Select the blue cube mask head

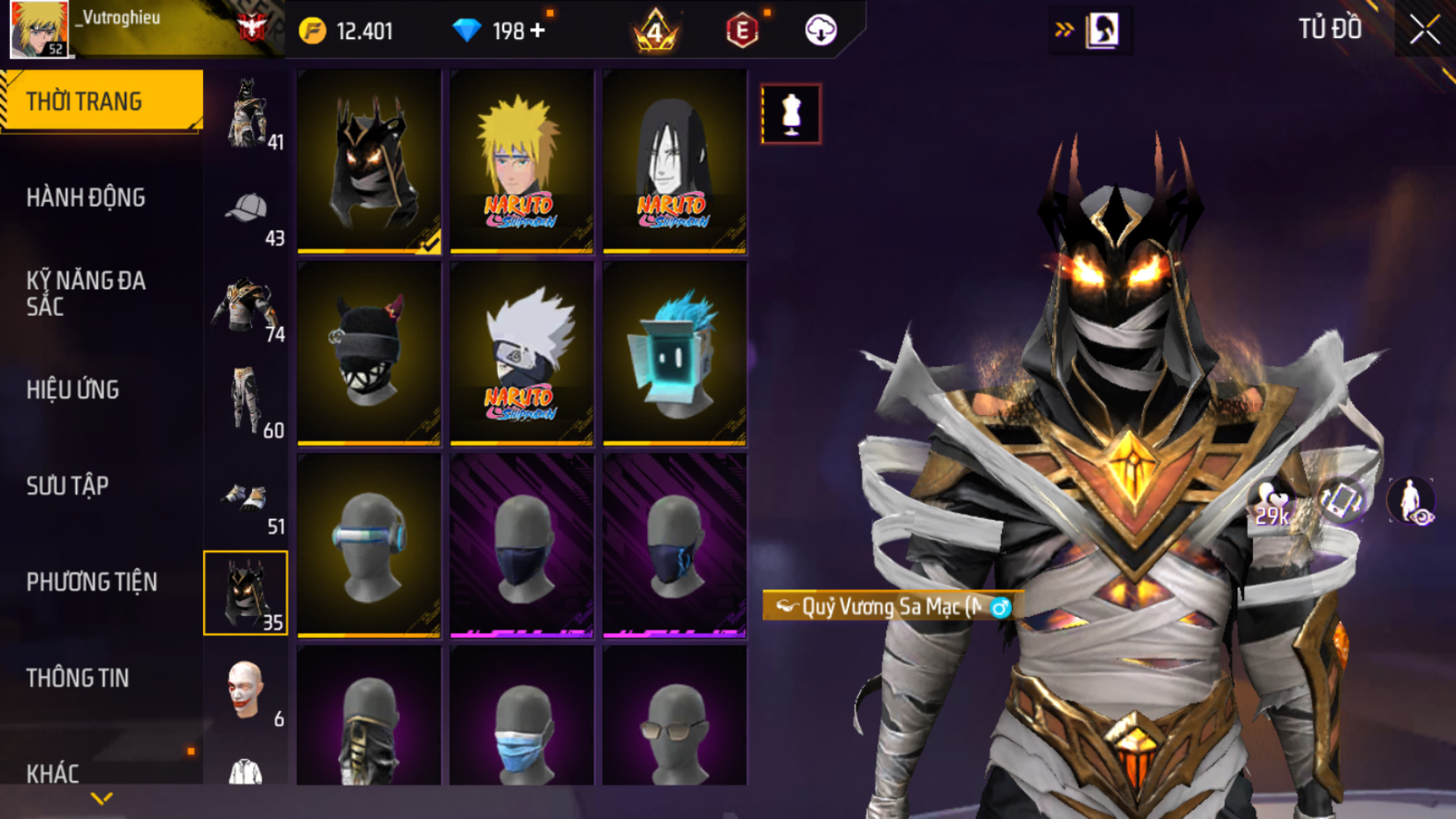[674, 353]
